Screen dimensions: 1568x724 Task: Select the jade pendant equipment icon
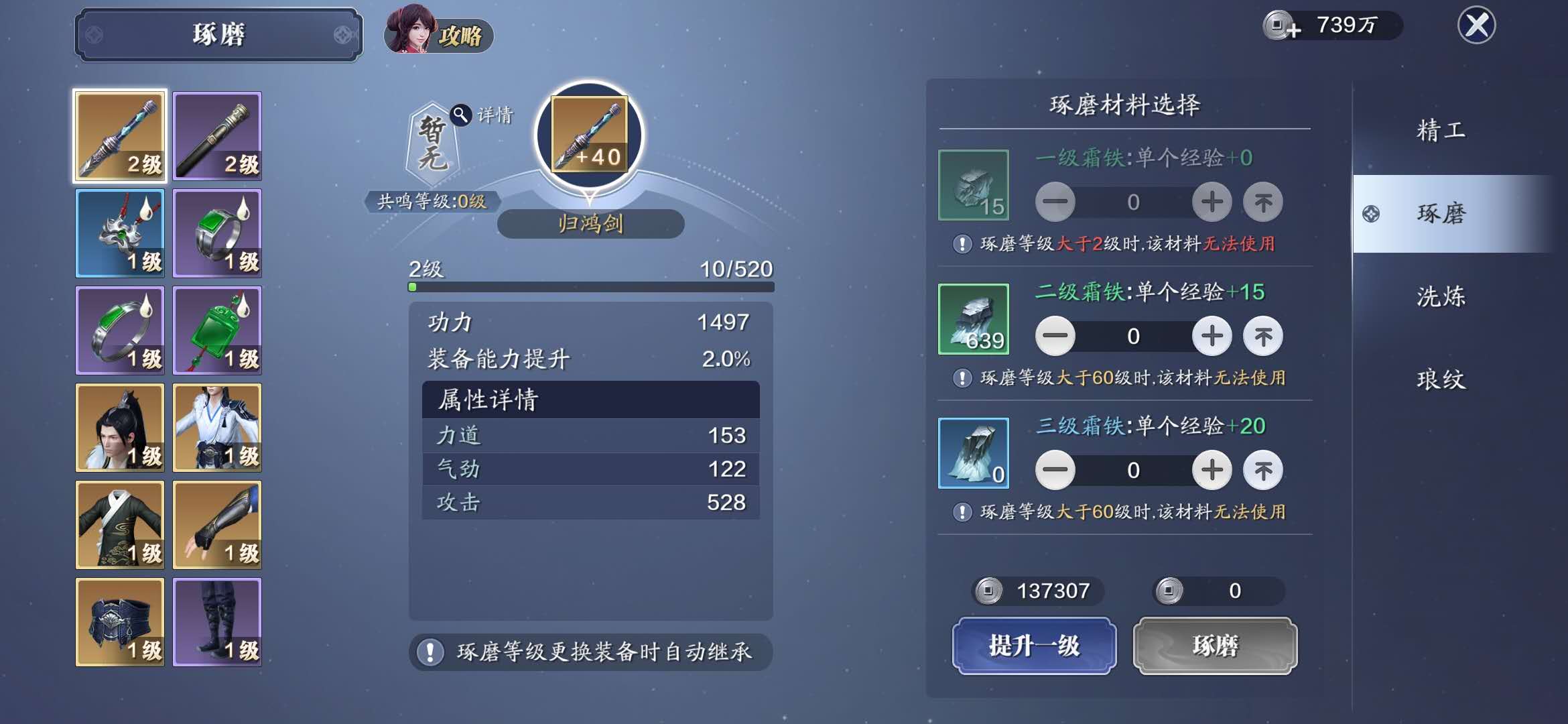217,330
